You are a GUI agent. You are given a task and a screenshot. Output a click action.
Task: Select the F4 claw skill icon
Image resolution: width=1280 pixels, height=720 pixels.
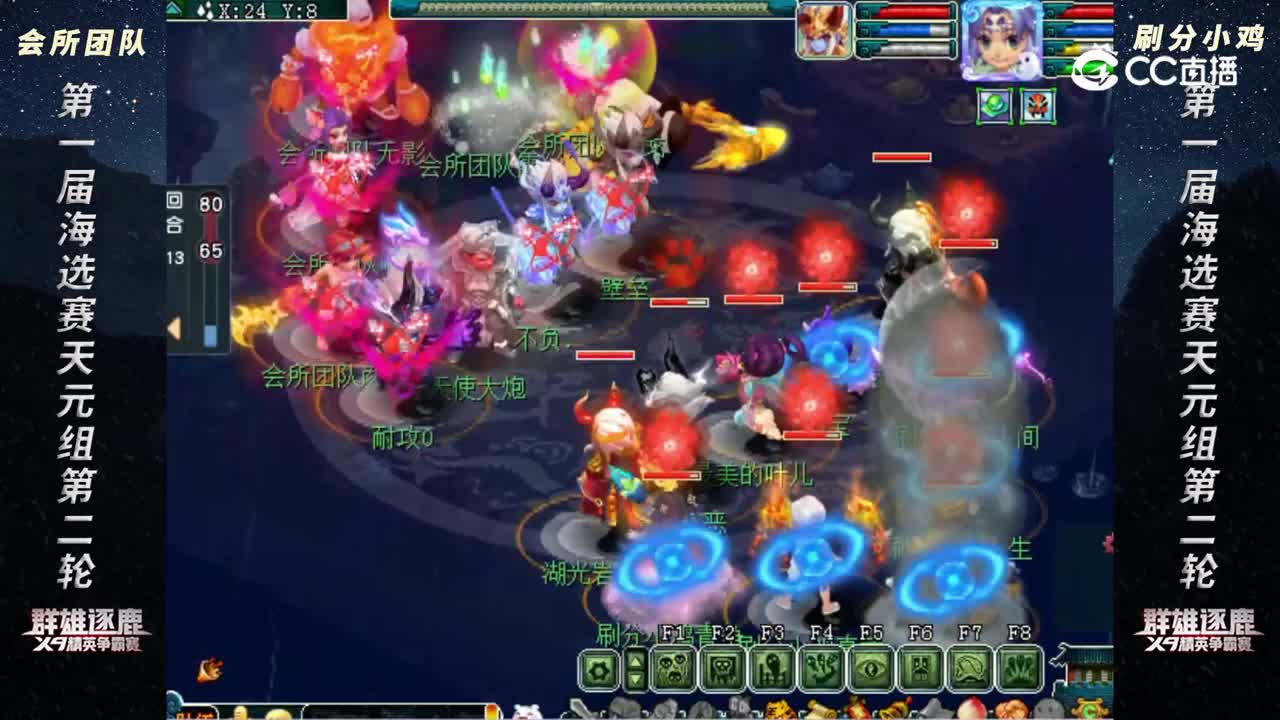tap(820, 666)
